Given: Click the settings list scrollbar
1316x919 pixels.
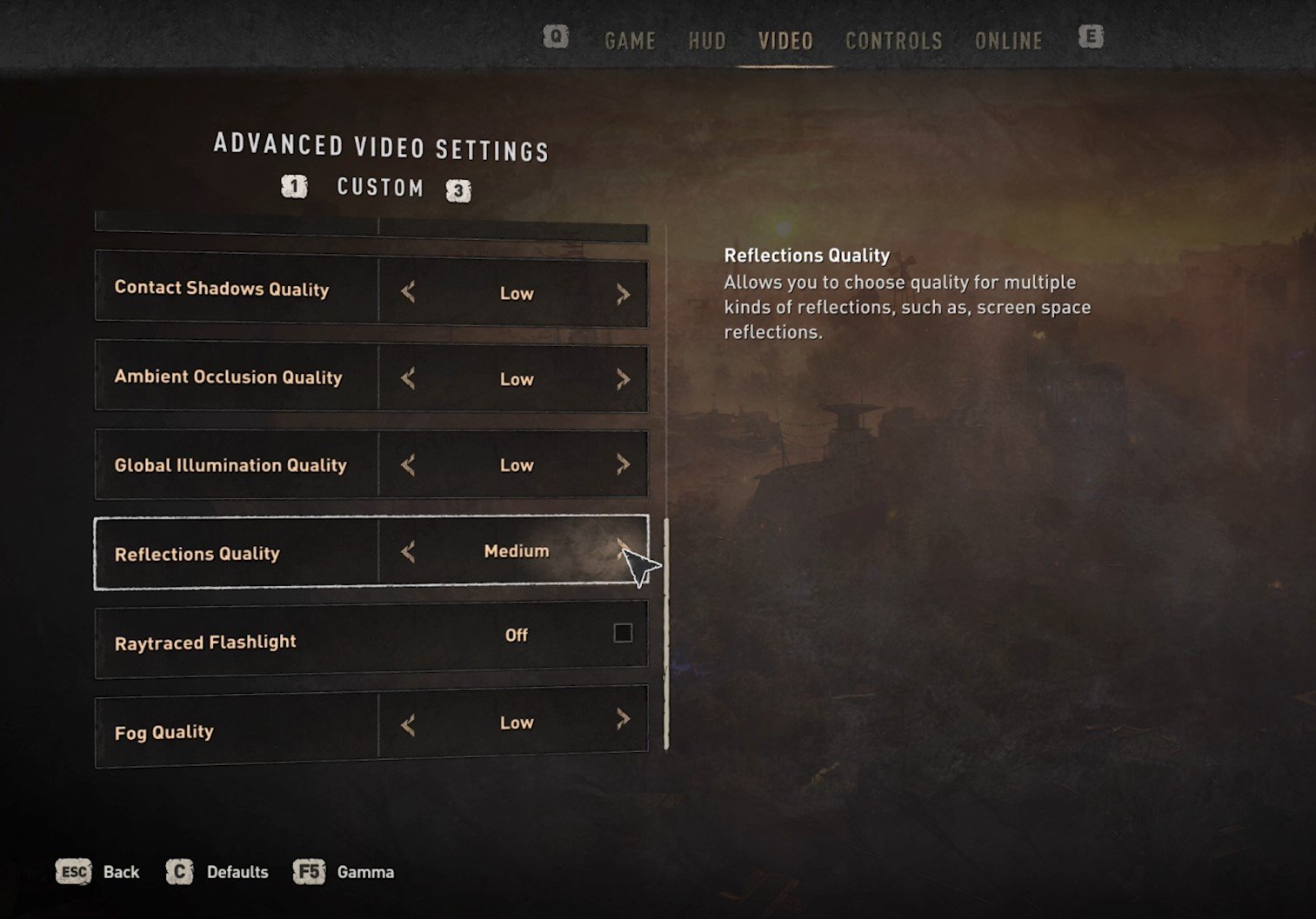Looking at the screenshot, I should [x=666, y=633].
